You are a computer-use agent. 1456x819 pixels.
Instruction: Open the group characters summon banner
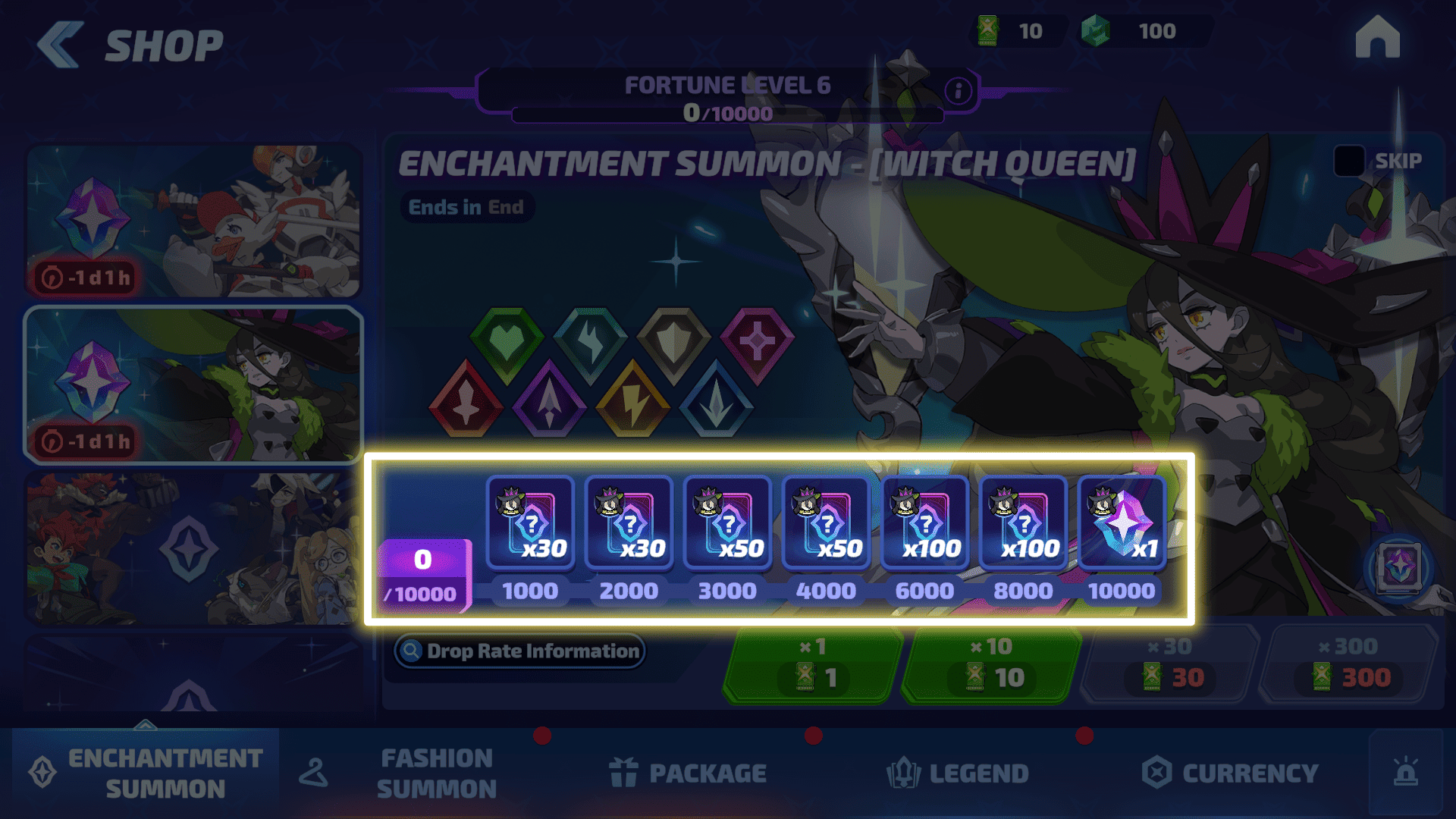click(x=193, y=549)
